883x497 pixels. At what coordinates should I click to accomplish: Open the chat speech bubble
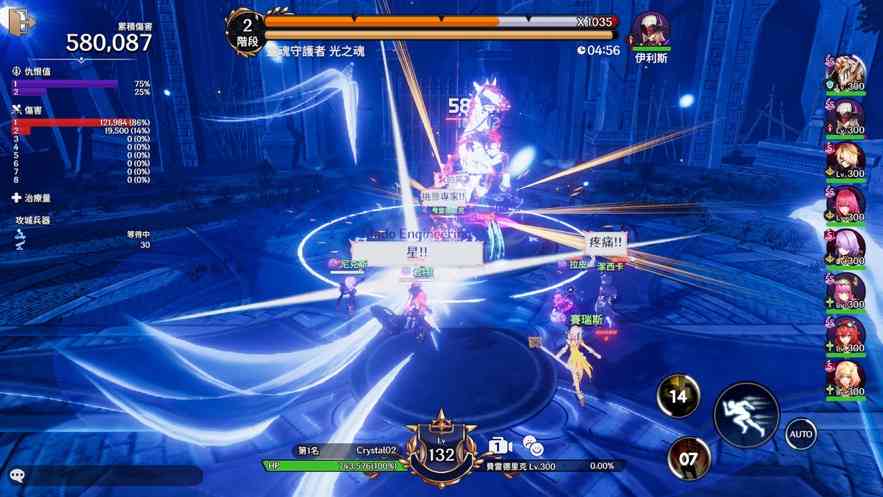click(17, 476)
